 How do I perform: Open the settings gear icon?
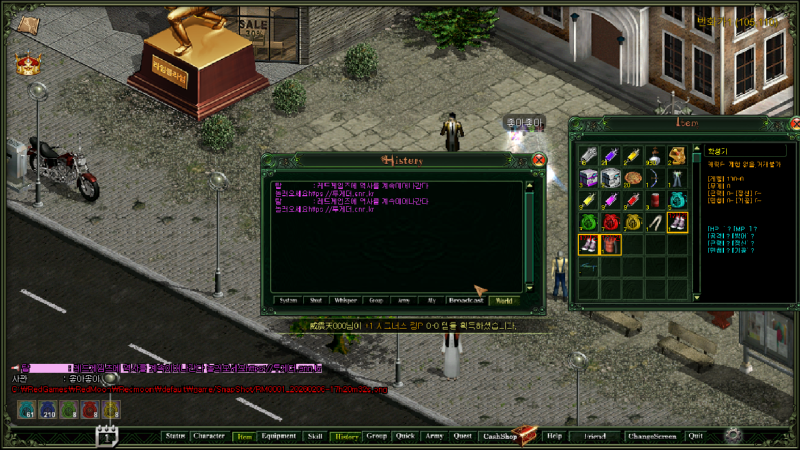(733, 435)
